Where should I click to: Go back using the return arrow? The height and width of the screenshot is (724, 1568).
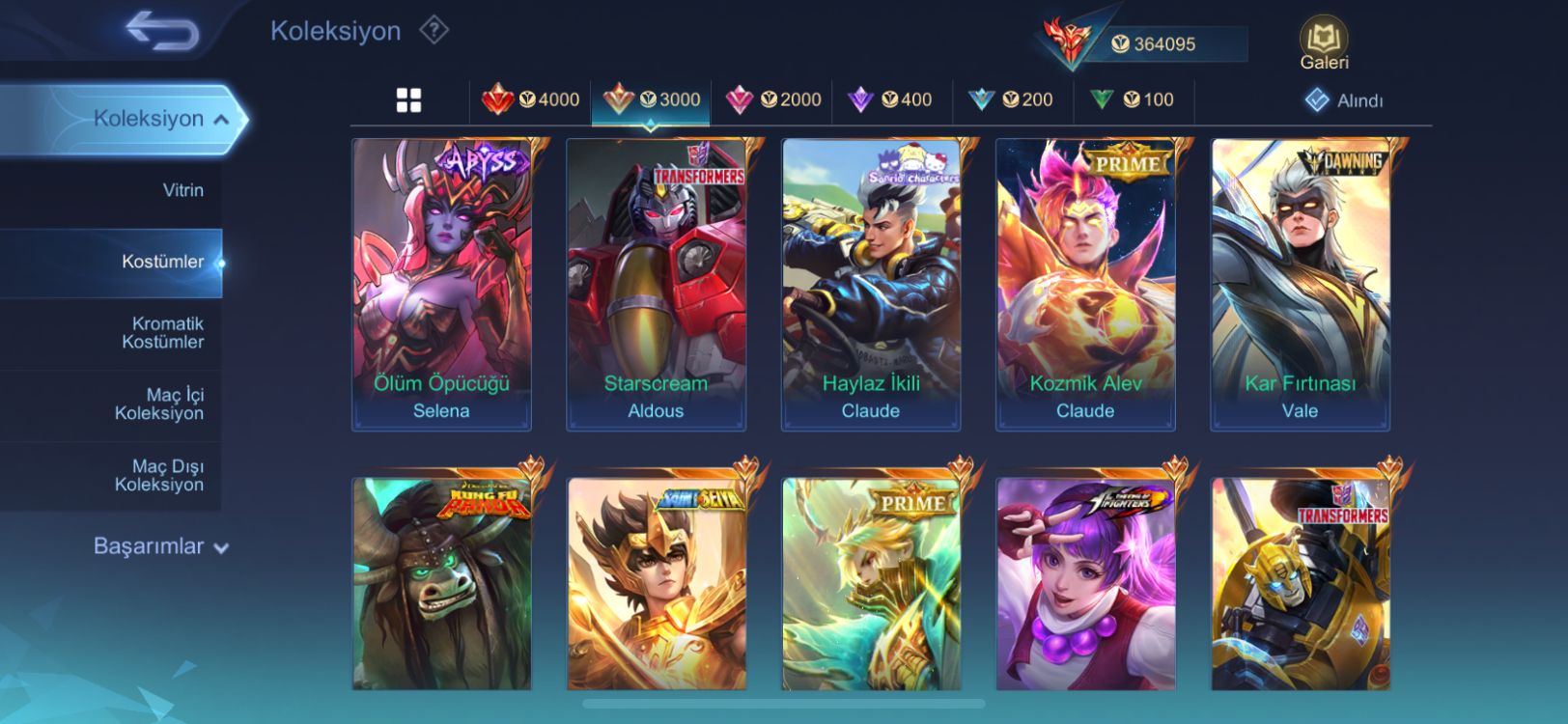click(x=161, y=31)
